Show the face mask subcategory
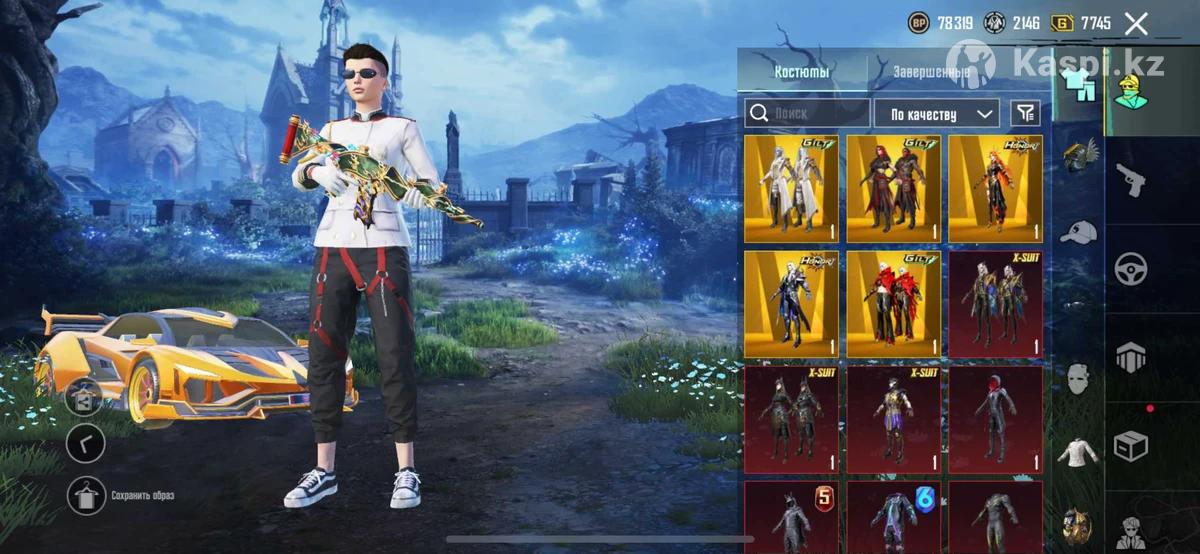1200x554 pixels. click(1078, 378)
